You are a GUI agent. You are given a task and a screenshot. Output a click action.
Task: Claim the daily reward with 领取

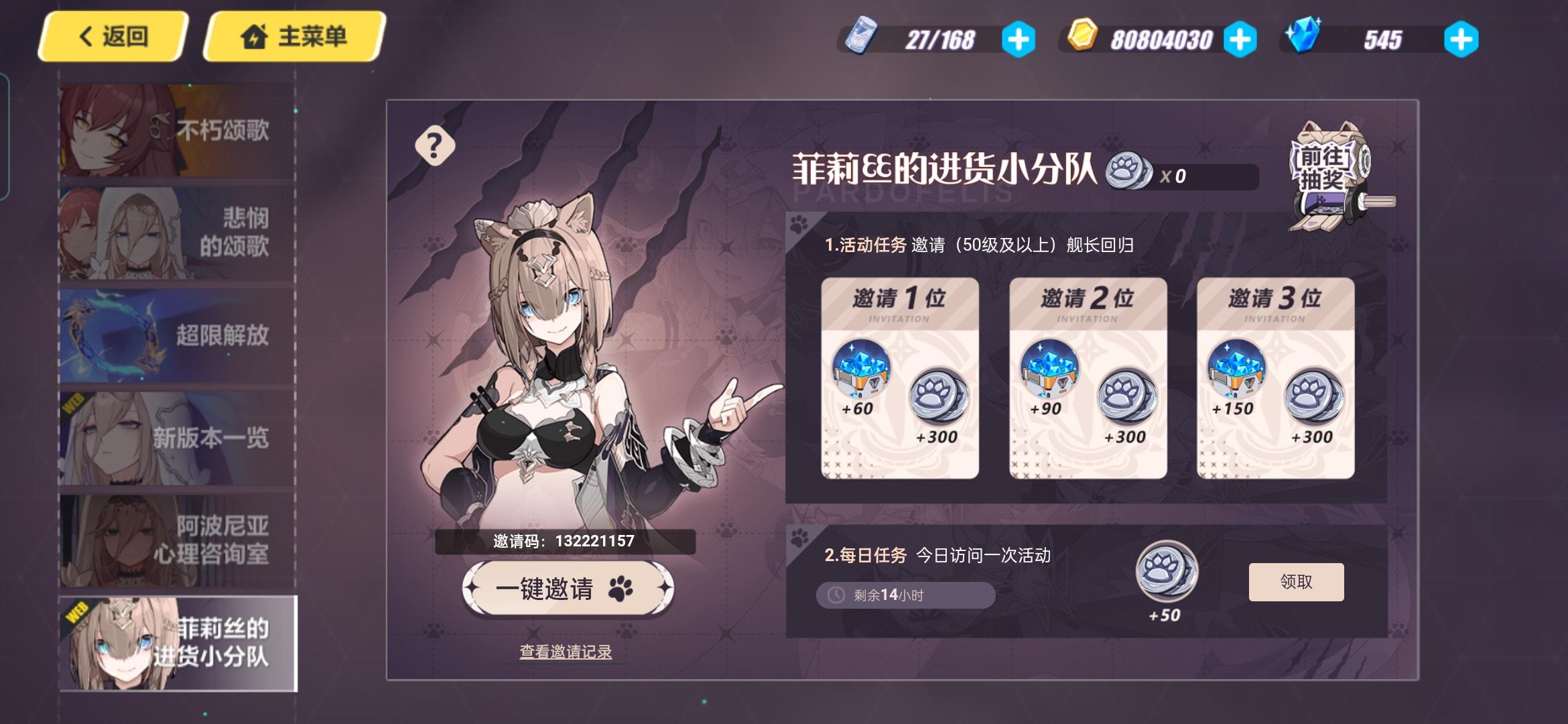click(x=1296, y=583)
